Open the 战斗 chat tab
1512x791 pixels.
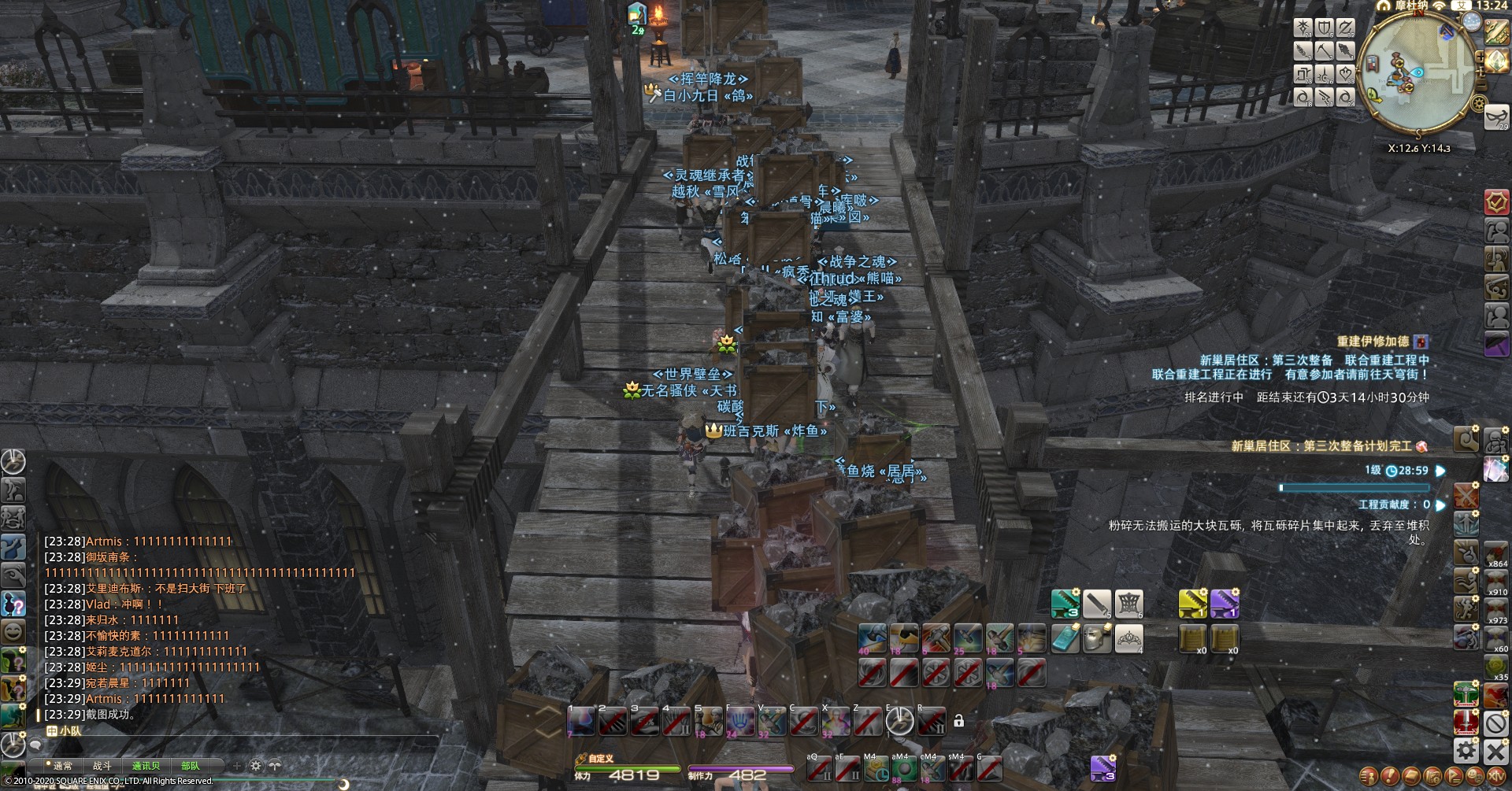[102, 765]
